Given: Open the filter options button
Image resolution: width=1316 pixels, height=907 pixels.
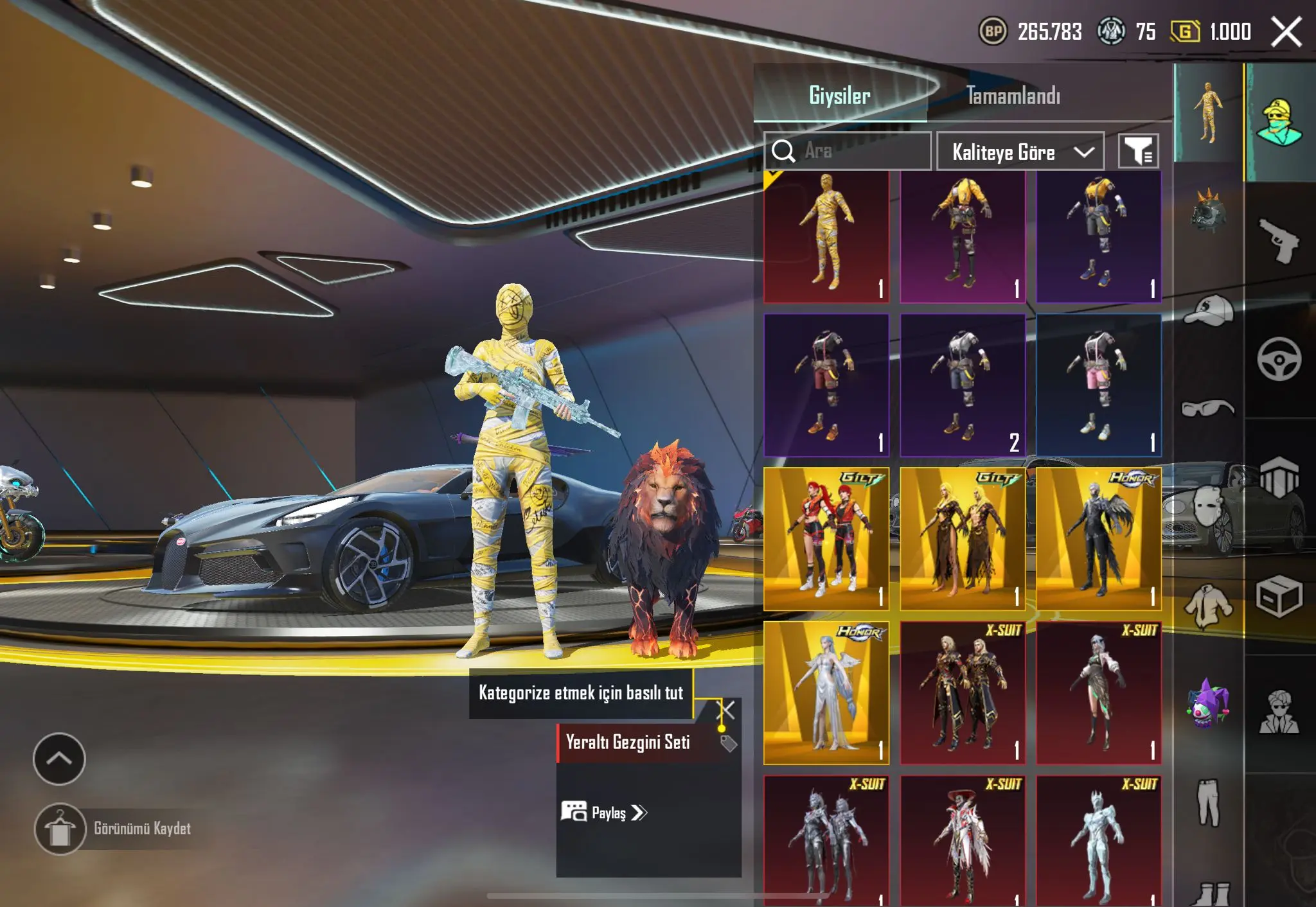Looking at the screenshot, I should point(1138,152).
